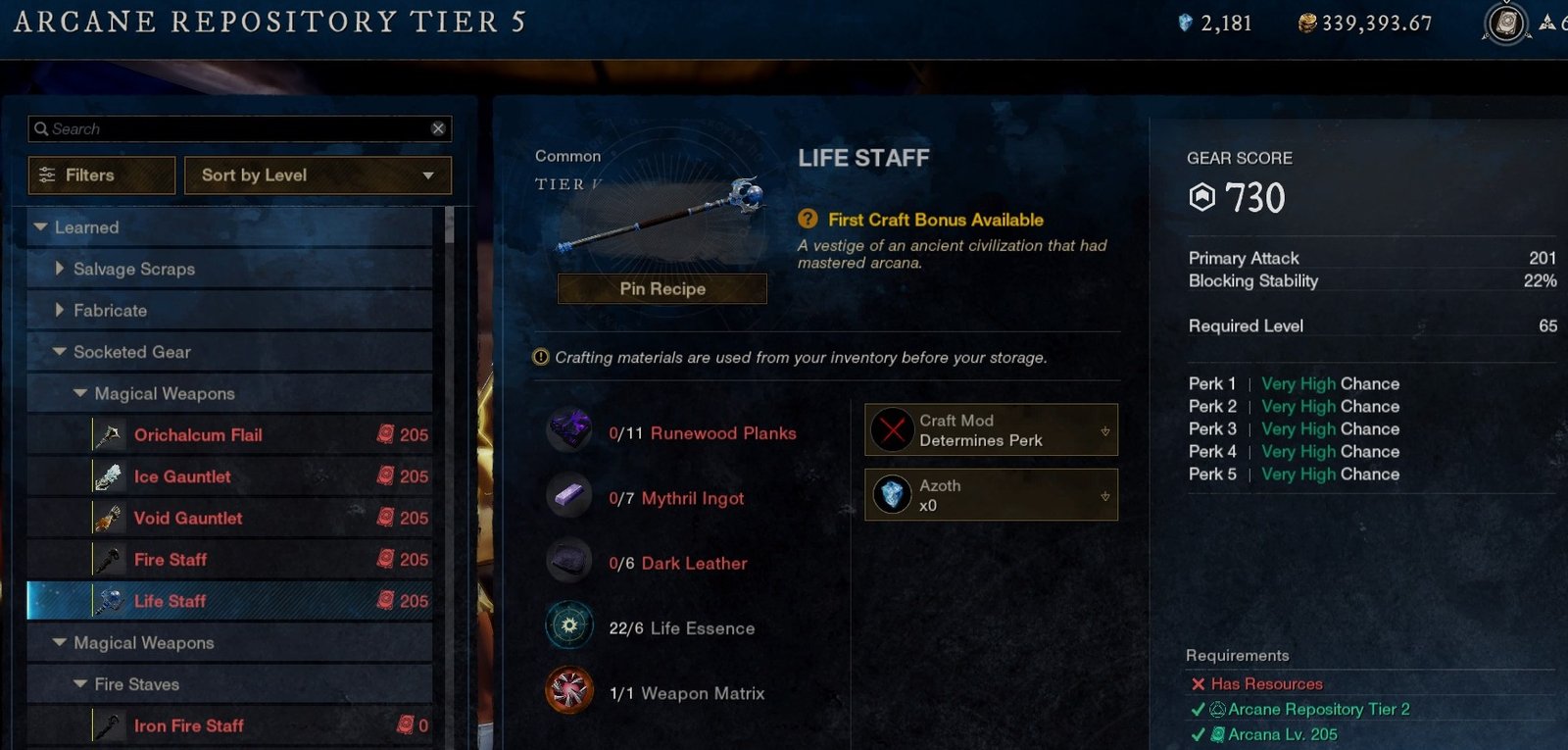The width and height of the screenshot is (1568, 750).
Task: Expand the Fabricate category
Action: [60, 310]
